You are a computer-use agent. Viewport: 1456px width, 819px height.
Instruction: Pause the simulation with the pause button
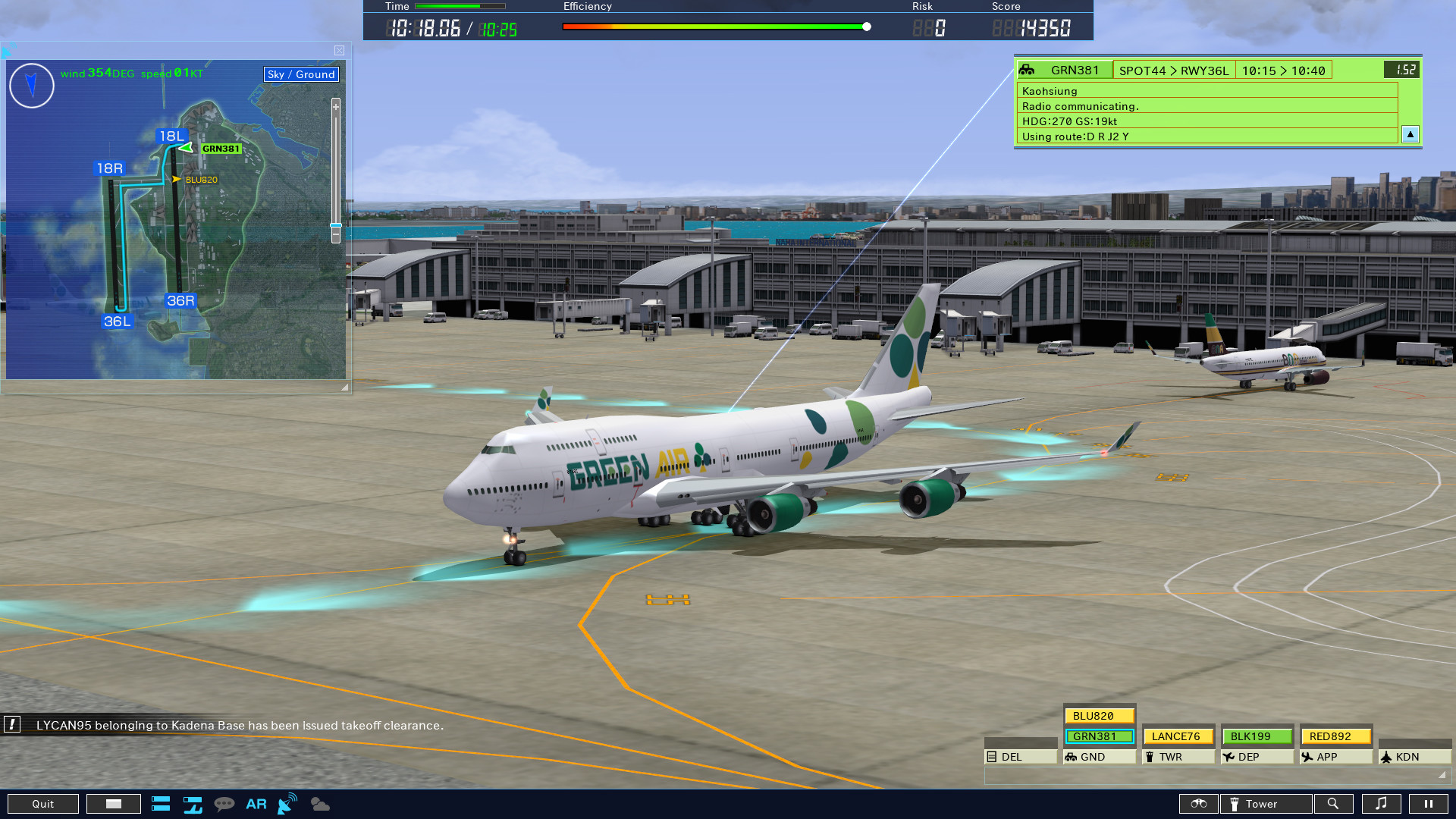pos(1429,803)
